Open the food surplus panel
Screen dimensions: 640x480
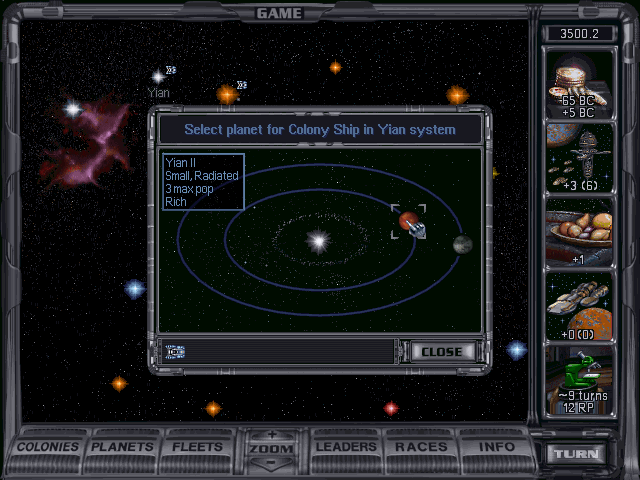580,233
